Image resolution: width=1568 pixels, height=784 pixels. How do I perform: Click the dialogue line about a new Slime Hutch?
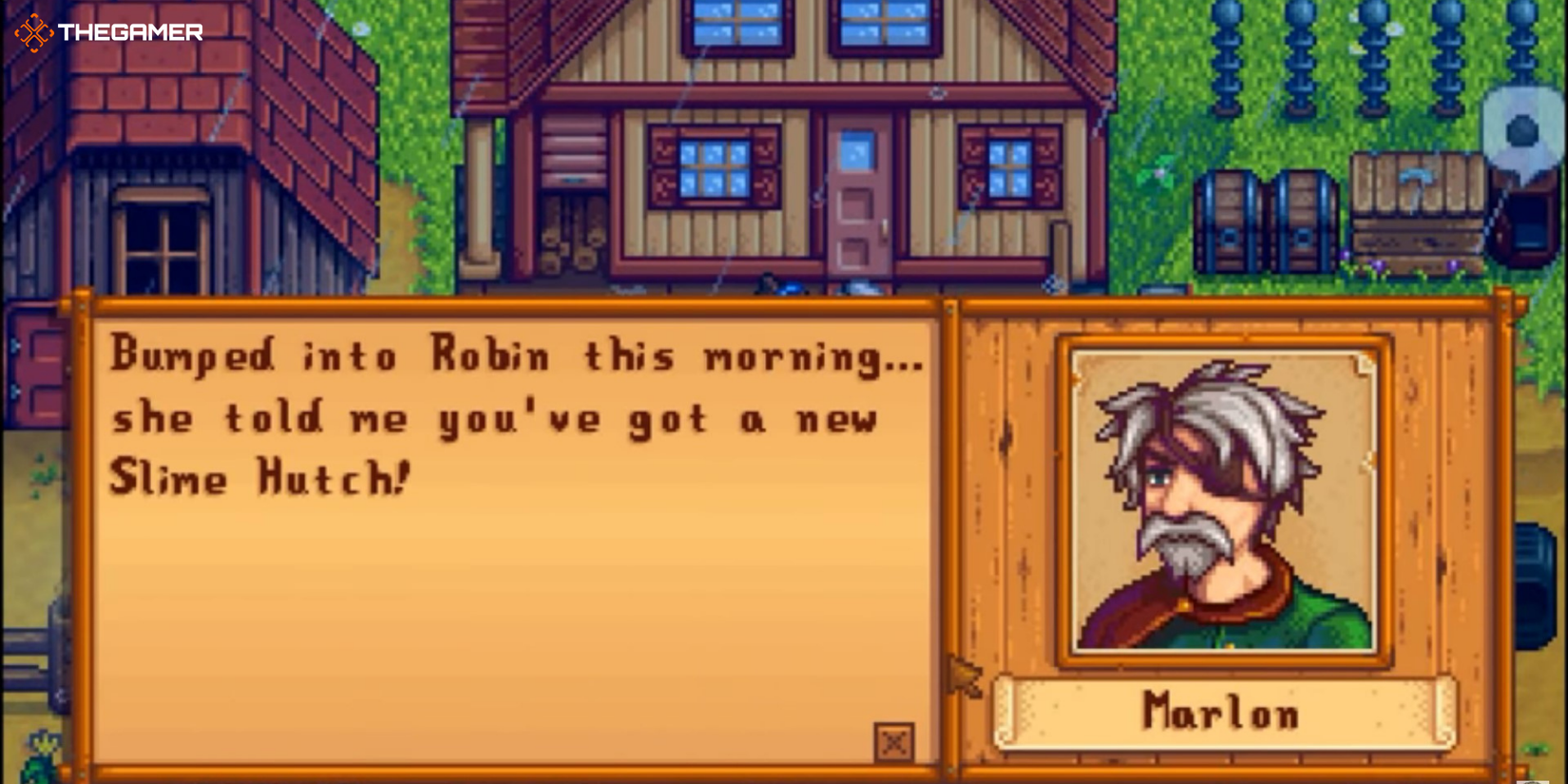click(x=494, y=418)
